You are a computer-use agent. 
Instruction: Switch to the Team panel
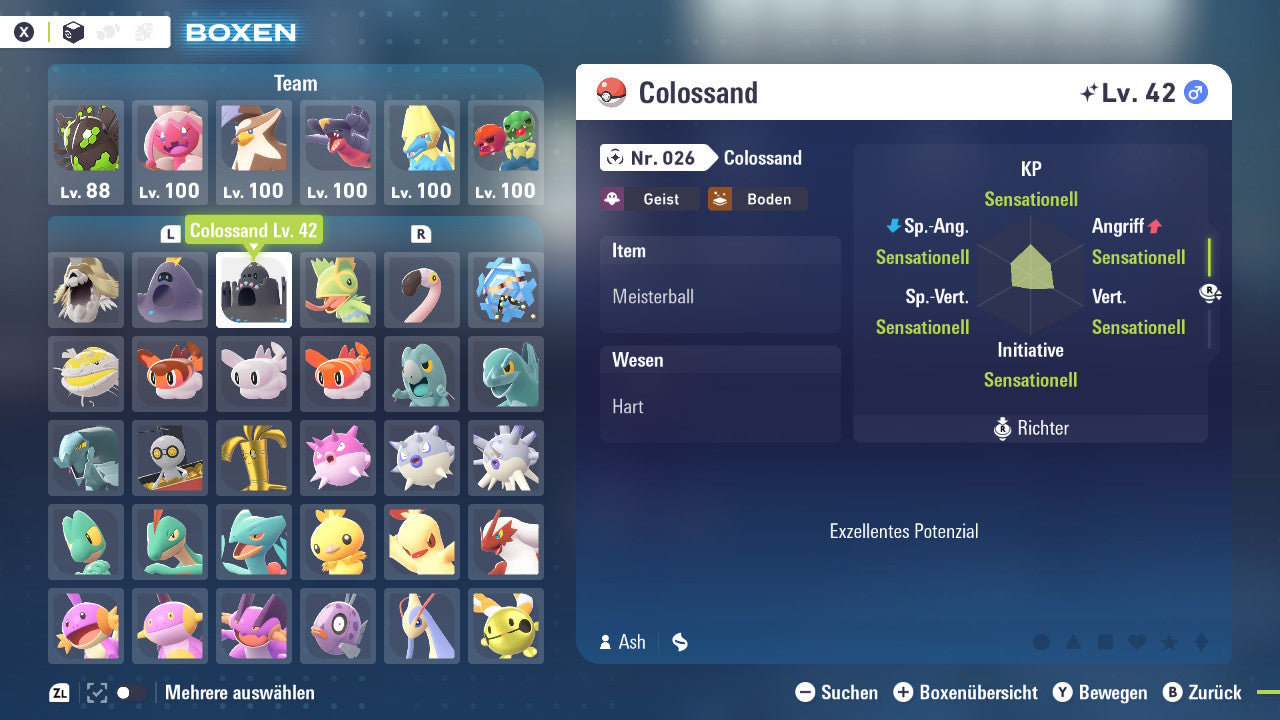click(295, 83)
